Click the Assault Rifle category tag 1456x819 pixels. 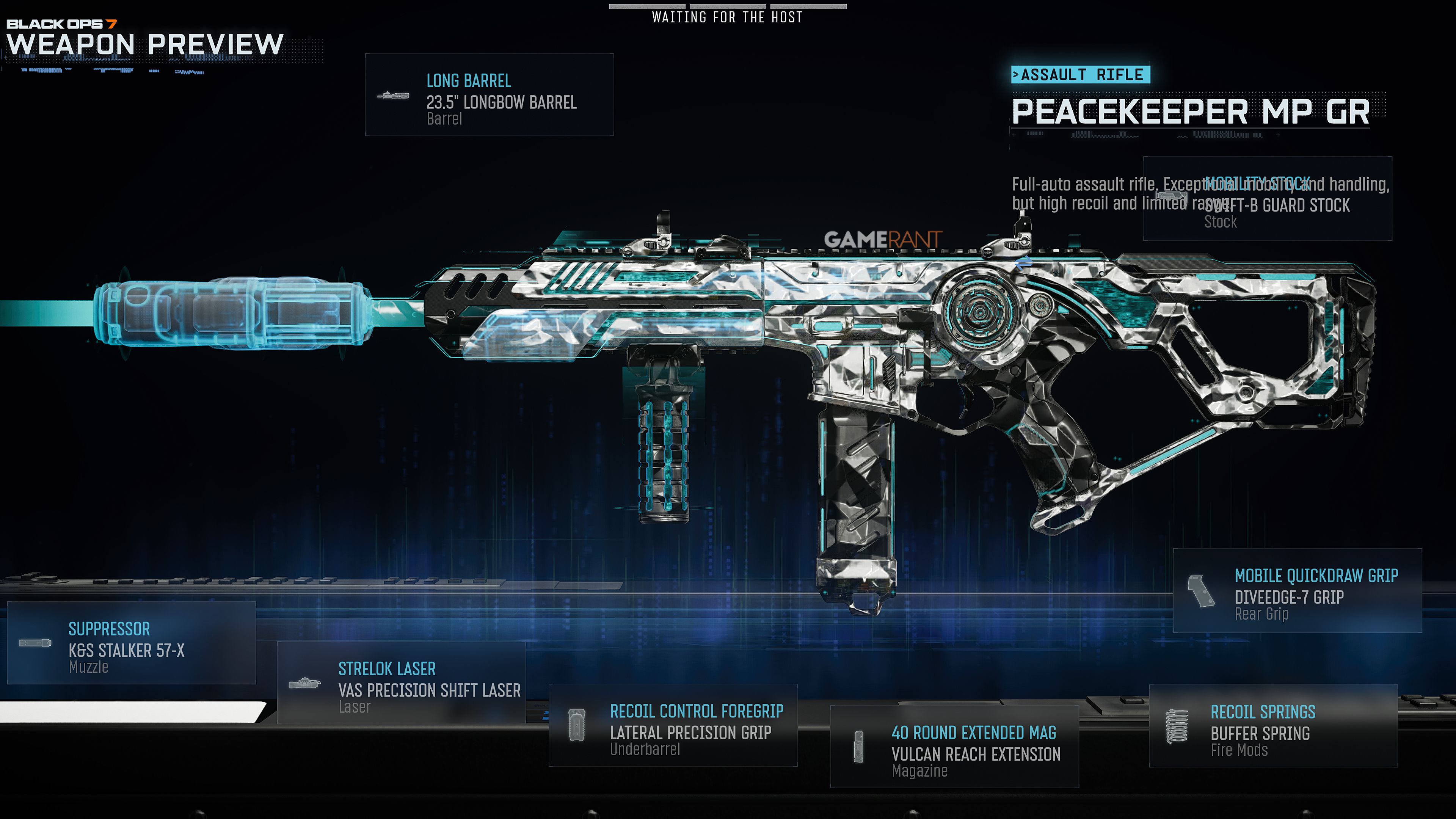click(x=1080, y=75)
